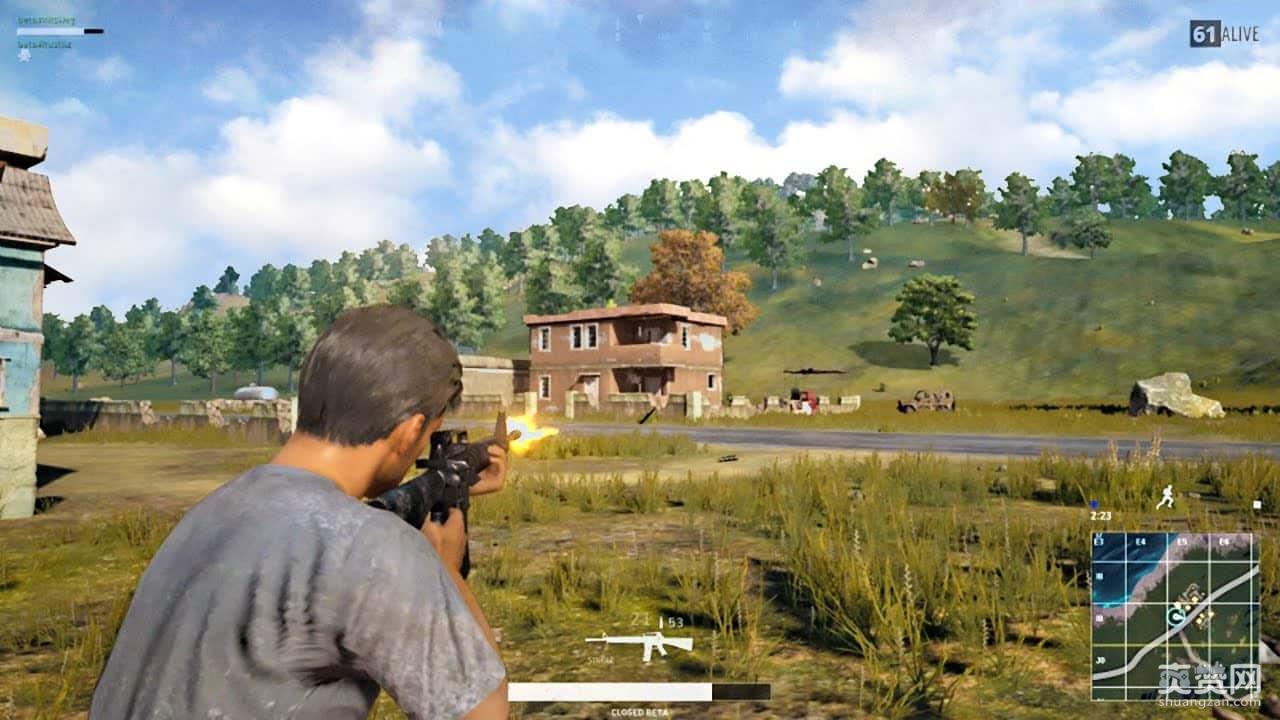Select the 61 ALIVE player counter
This screenshot has height=720, width=1280.
tap(1222, 33)
